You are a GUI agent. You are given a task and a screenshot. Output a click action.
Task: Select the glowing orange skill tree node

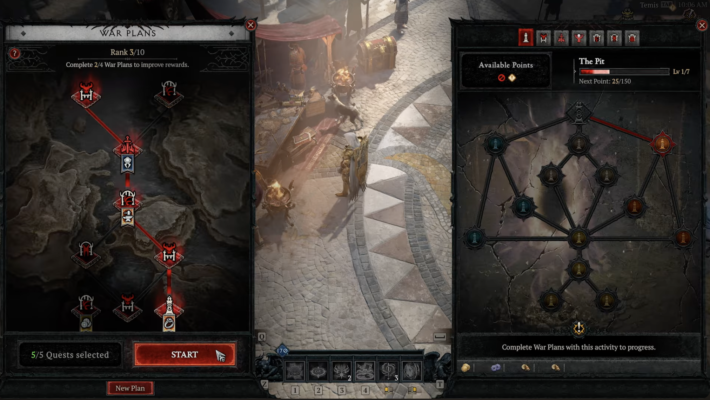click(x=661, y=144)
